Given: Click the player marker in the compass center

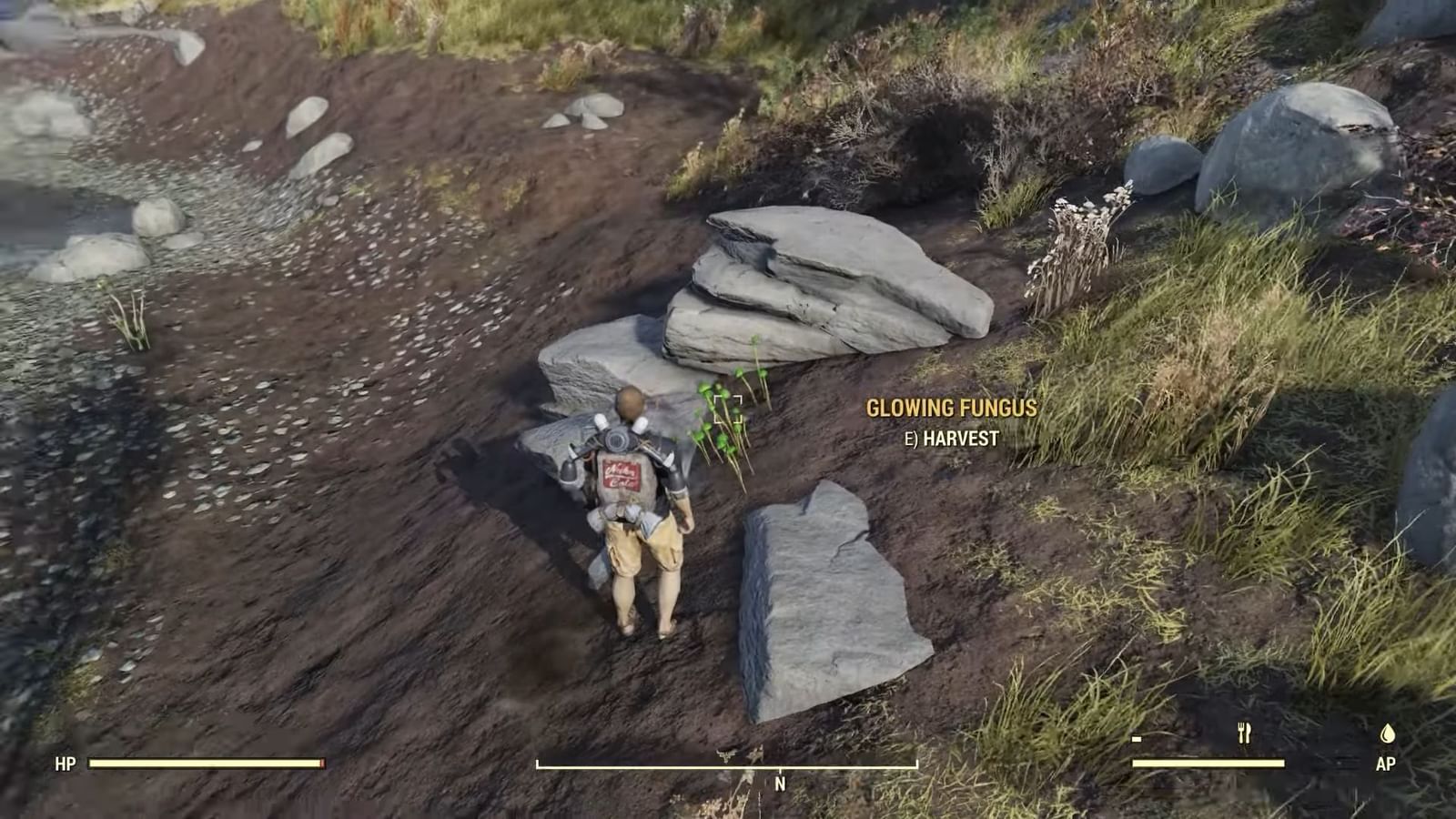Looking at the screenshot, I should [x=727, y=755].
